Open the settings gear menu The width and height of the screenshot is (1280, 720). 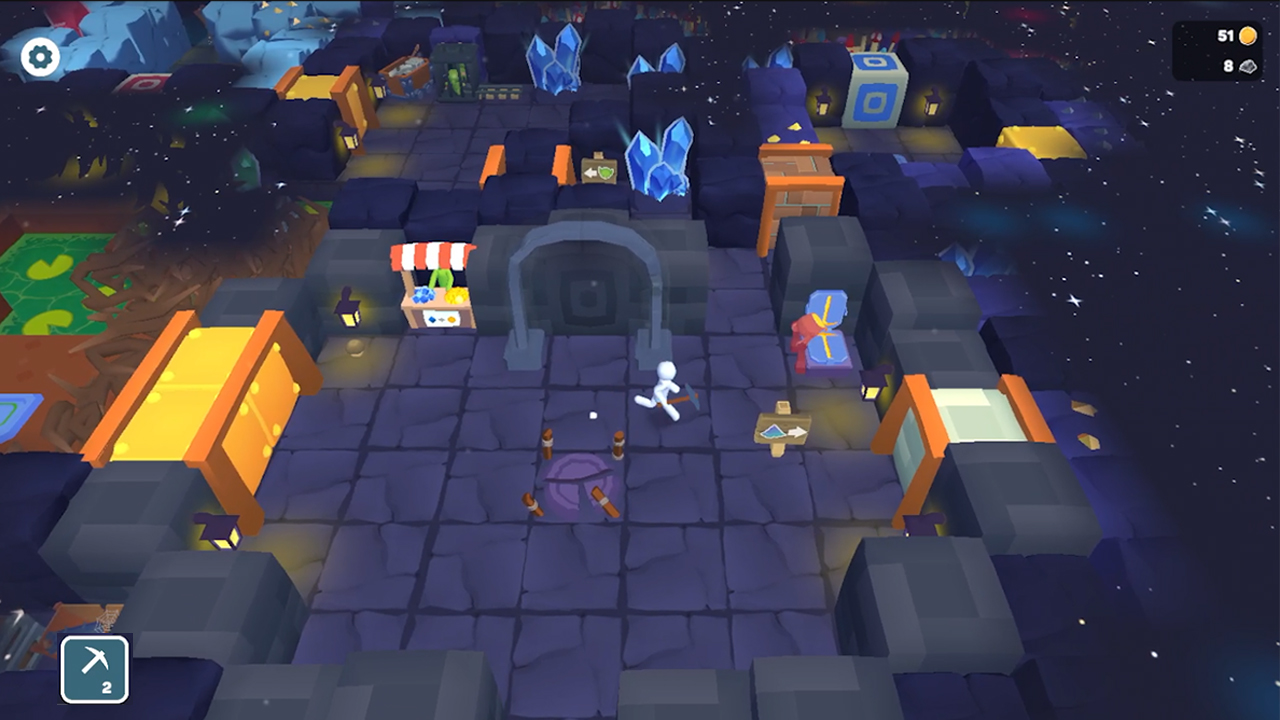pos(39,56)
